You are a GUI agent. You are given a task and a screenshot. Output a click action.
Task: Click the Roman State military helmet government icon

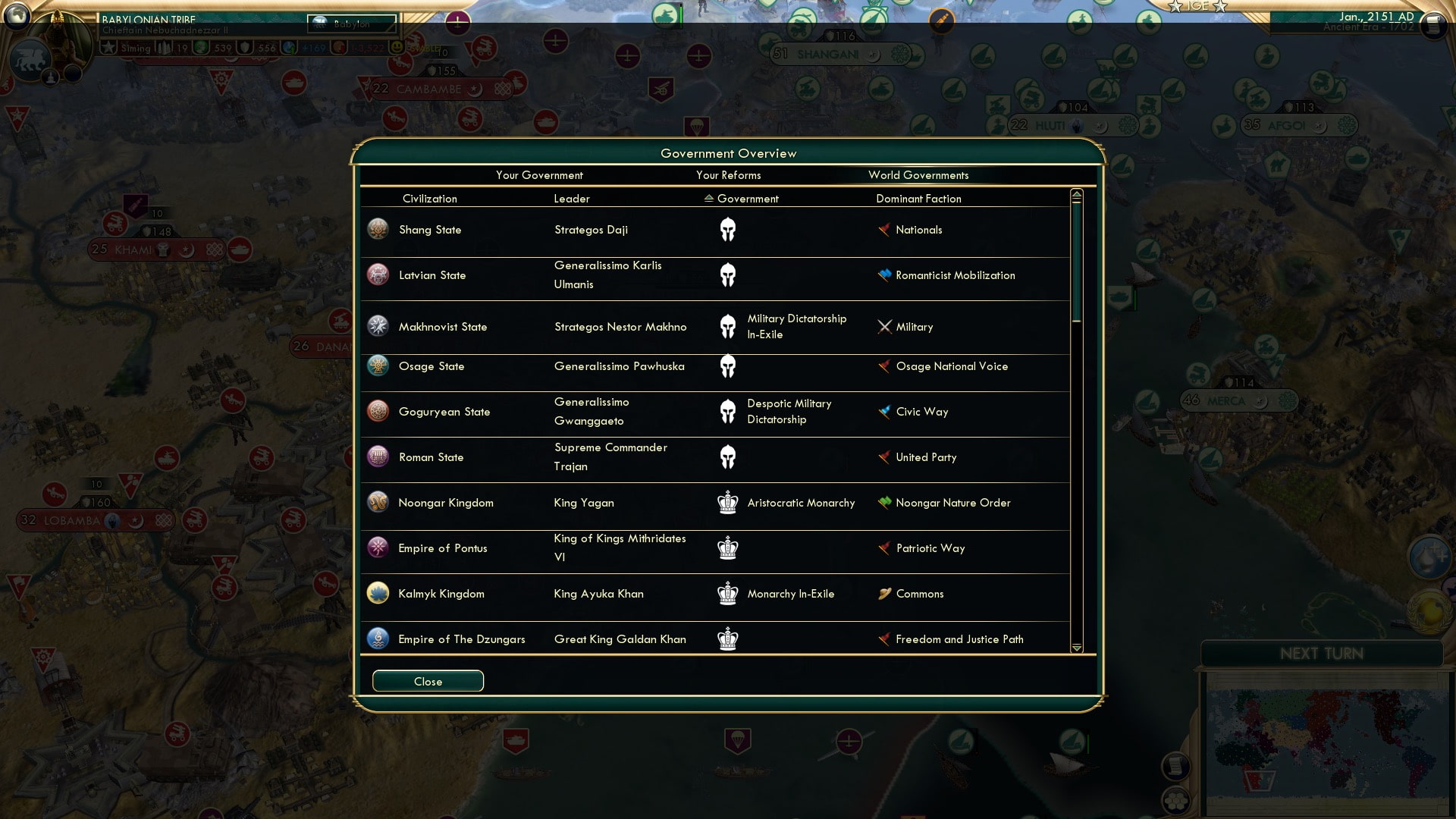[x=728, y=457]
